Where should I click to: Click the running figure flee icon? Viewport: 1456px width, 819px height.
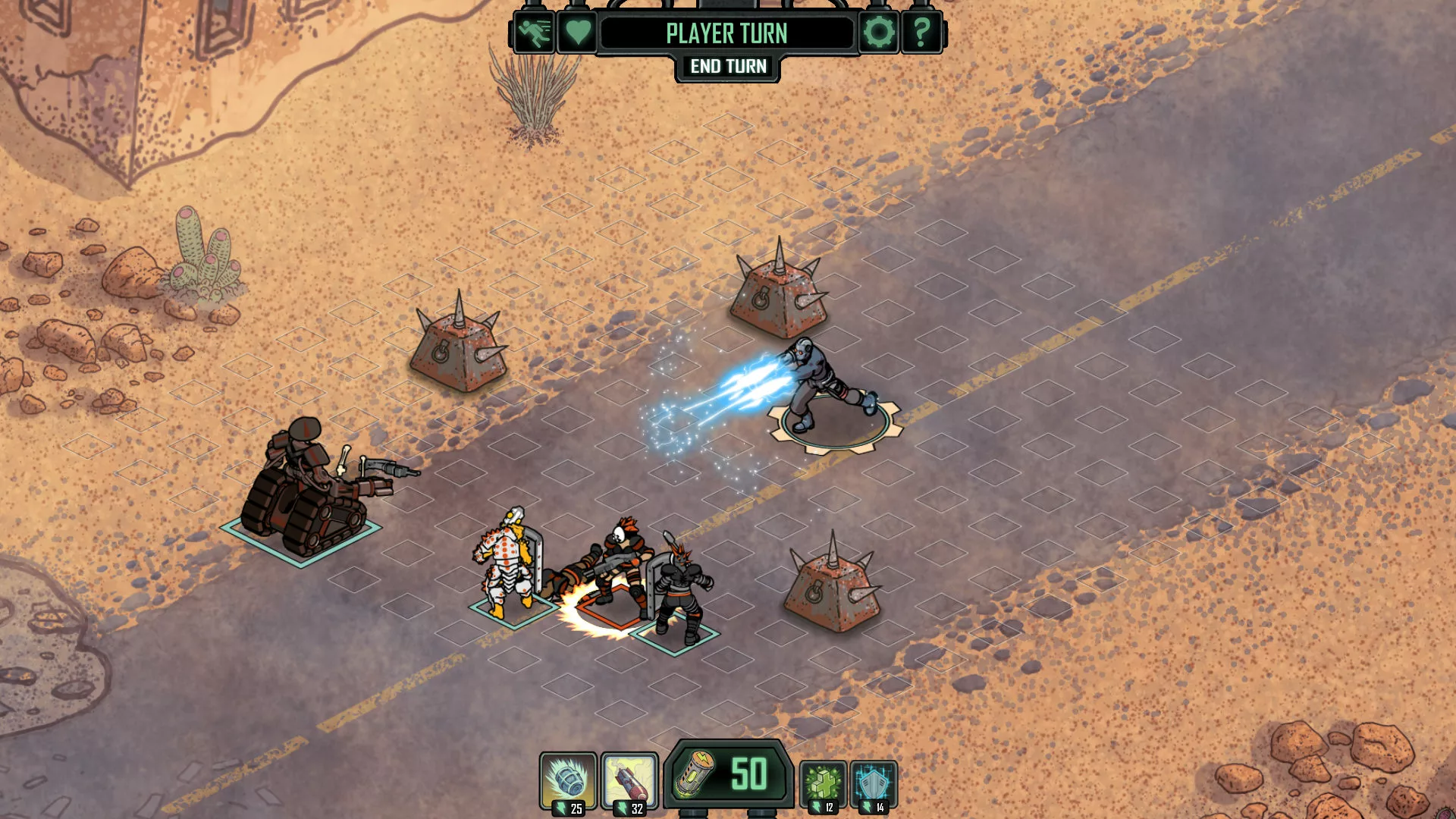tap(534, 33)
